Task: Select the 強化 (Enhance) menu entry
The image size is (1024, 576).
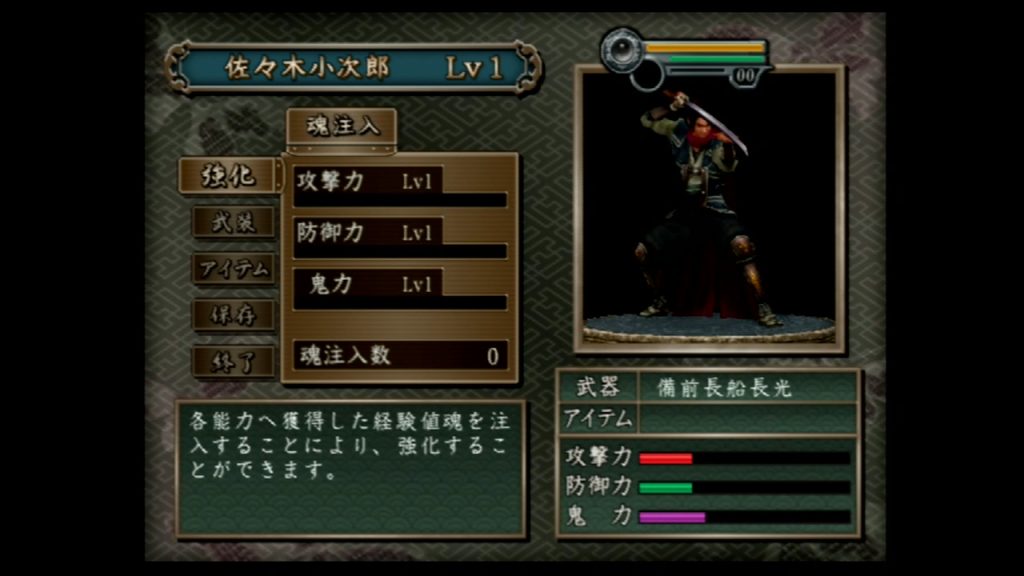Action: pyautogui.click(x=228, y=176)
